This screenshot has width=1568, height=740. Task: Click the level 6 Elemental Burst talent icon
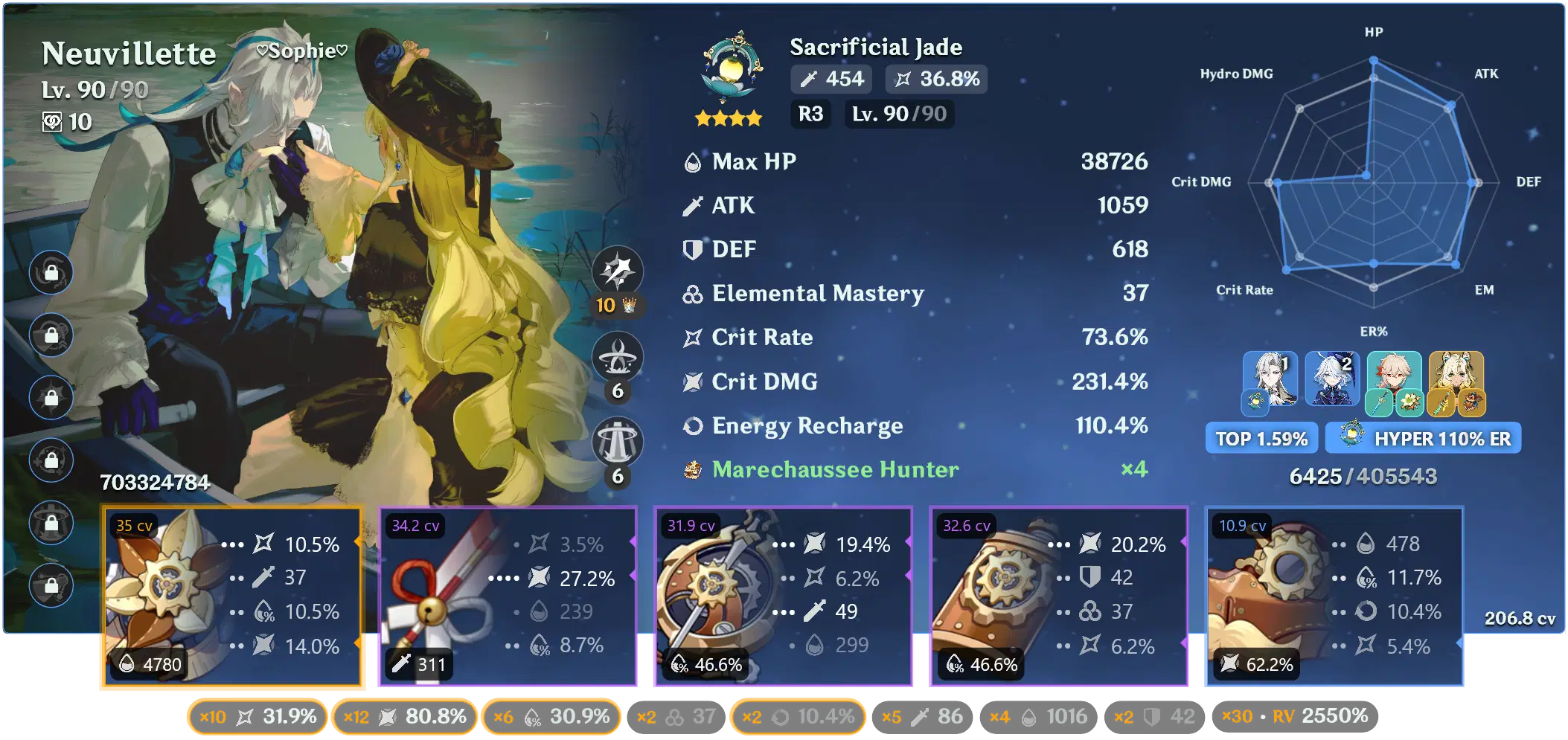coord(619,440)
